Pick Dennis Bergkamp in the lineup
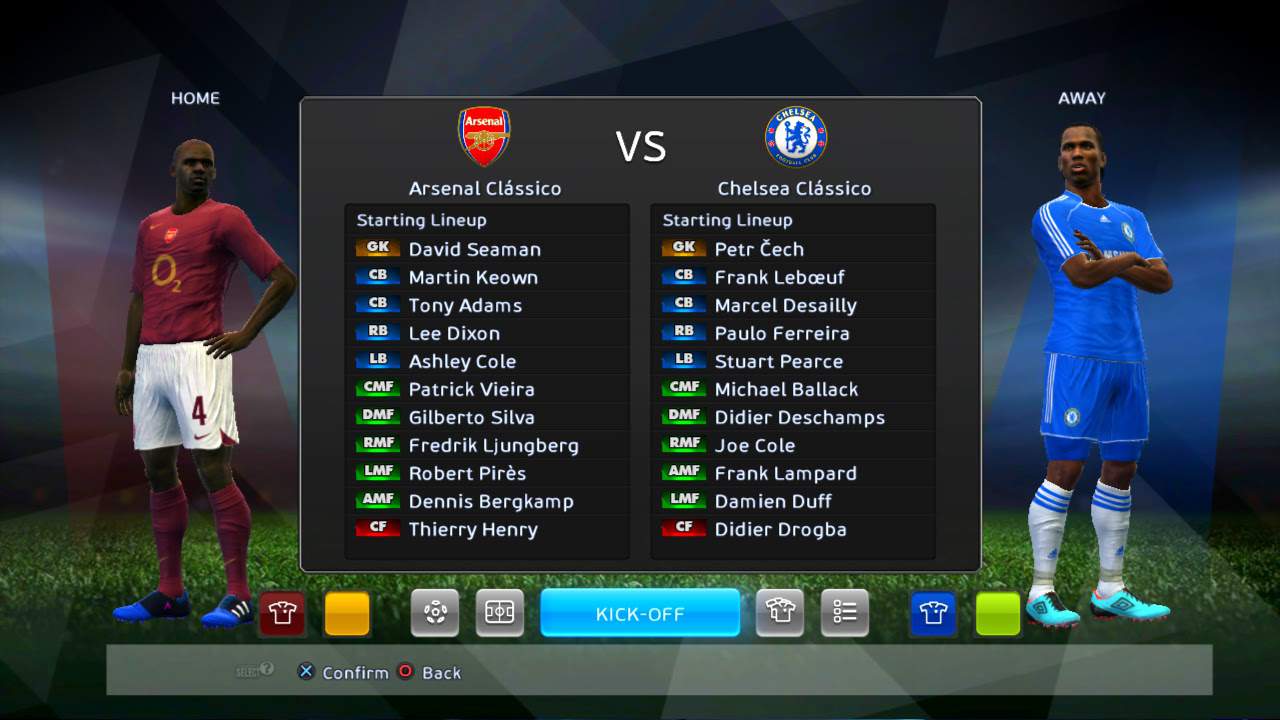 click(490, 501)
